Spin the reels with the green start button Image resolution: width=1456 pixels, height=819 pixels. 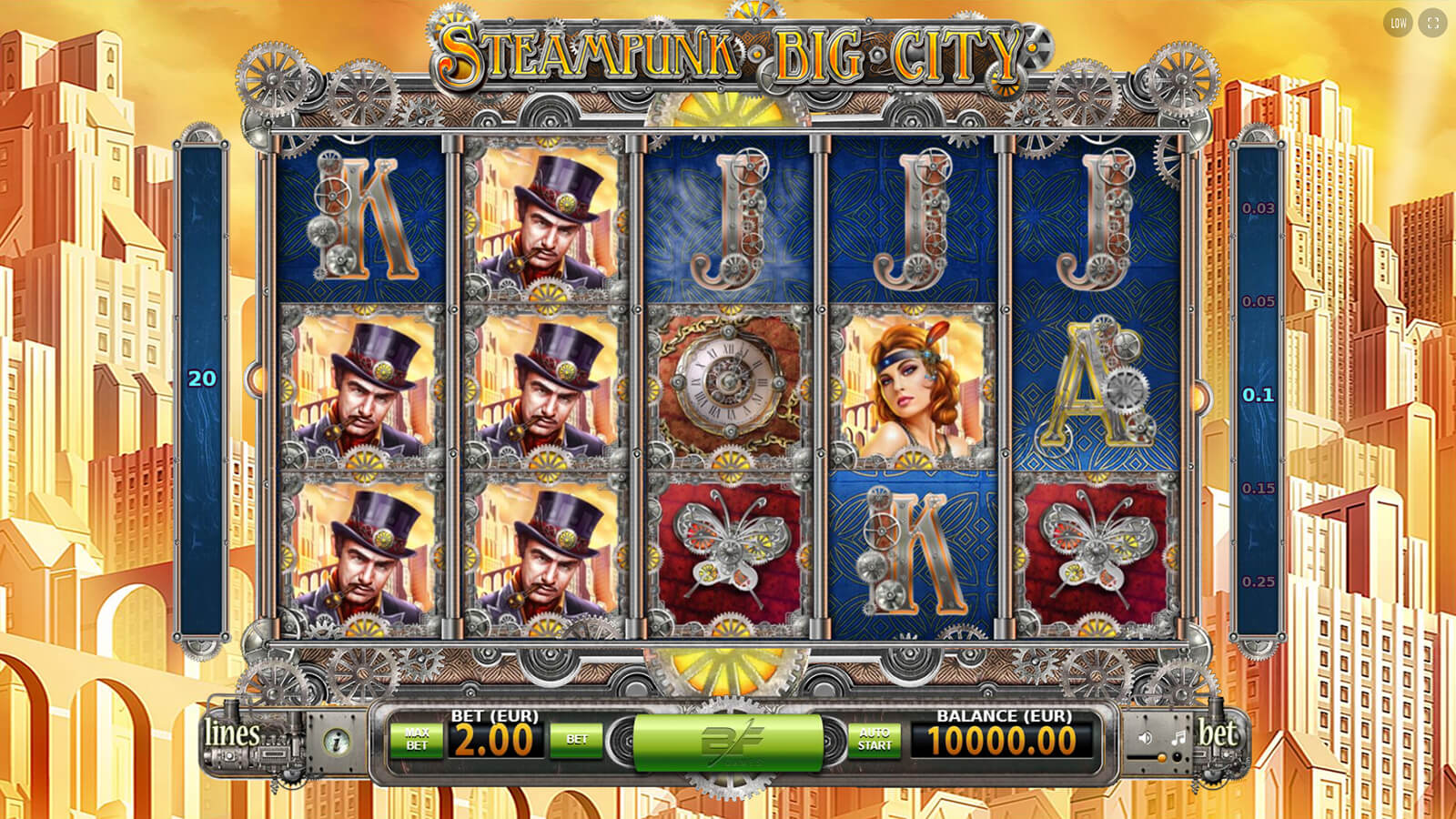727,741
